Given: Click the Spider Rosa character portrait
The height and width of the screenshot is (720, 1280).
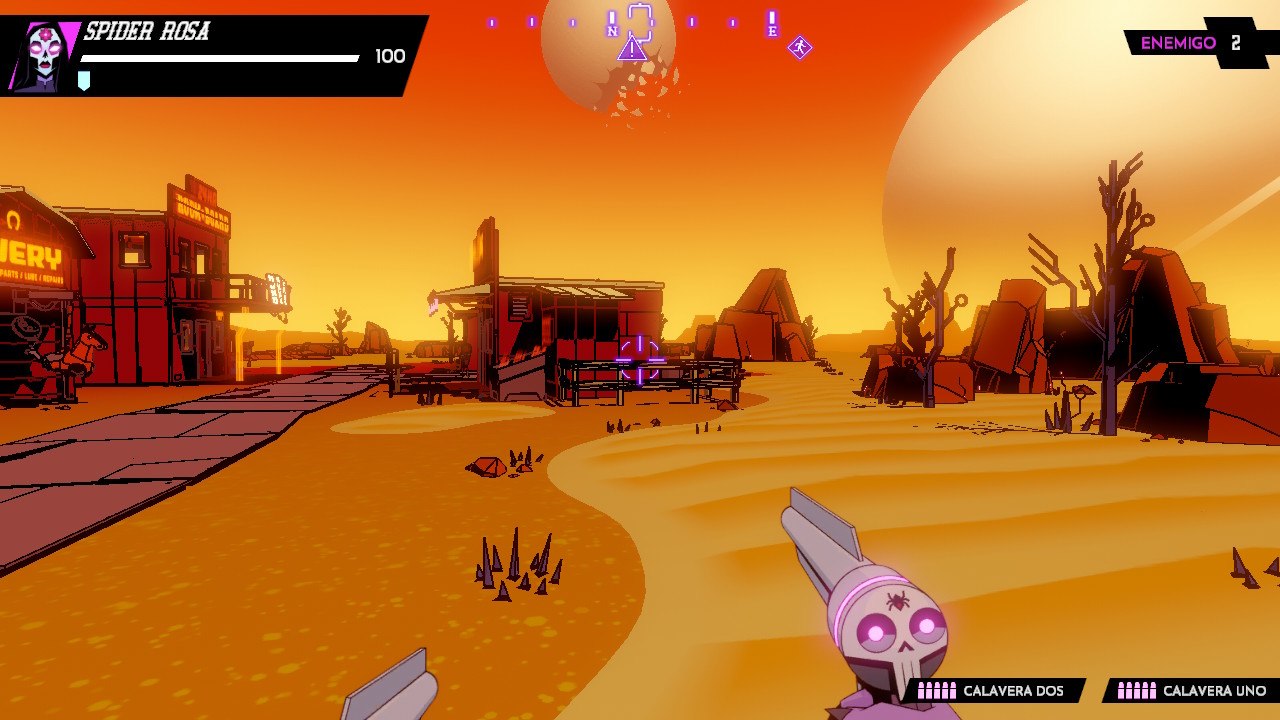Looking at the screenshot, I should 42,56.
